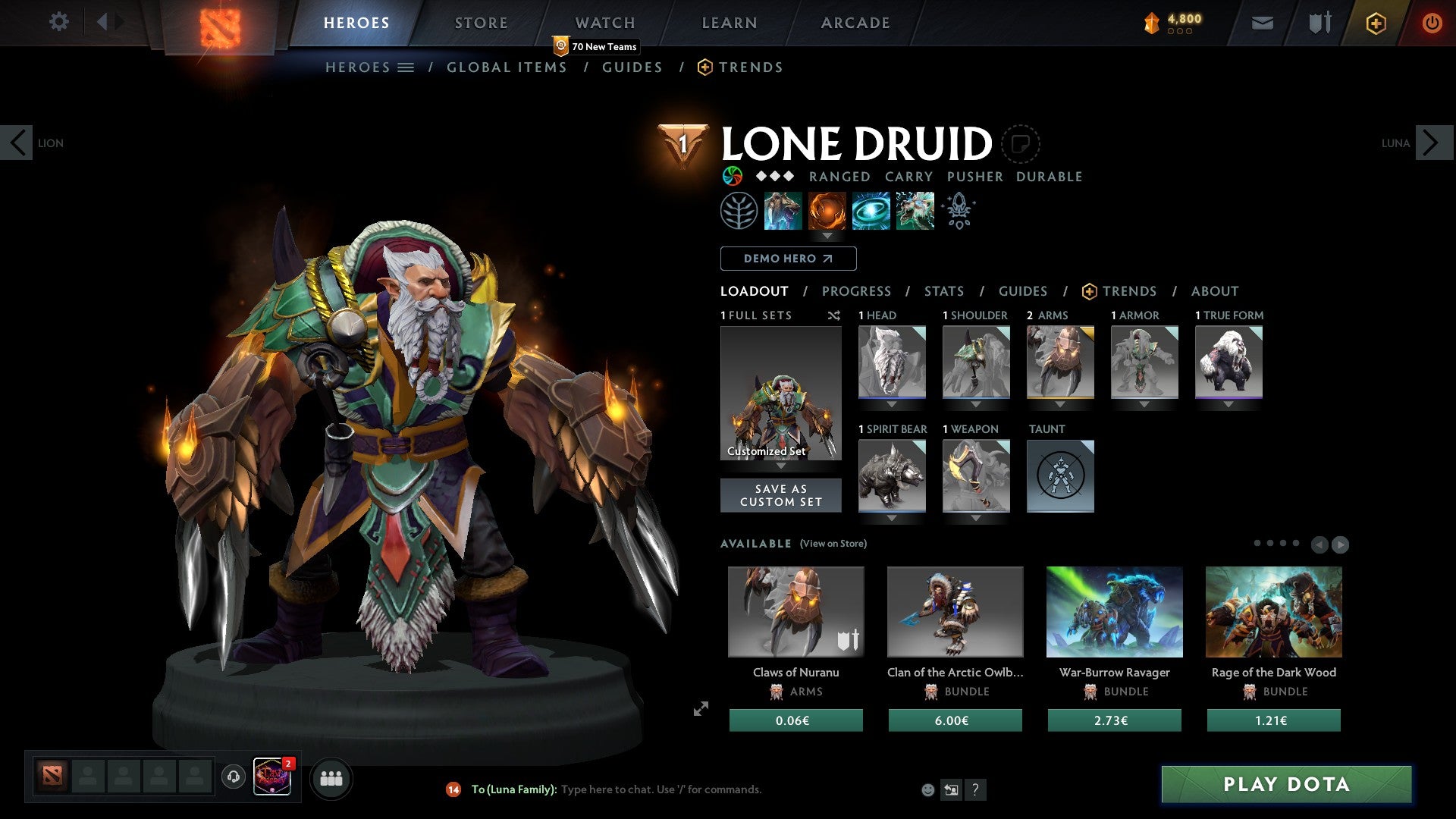
Task: Open the mail notifications inbox icon
Action: pyautogui.click(x=1262, y=23)
